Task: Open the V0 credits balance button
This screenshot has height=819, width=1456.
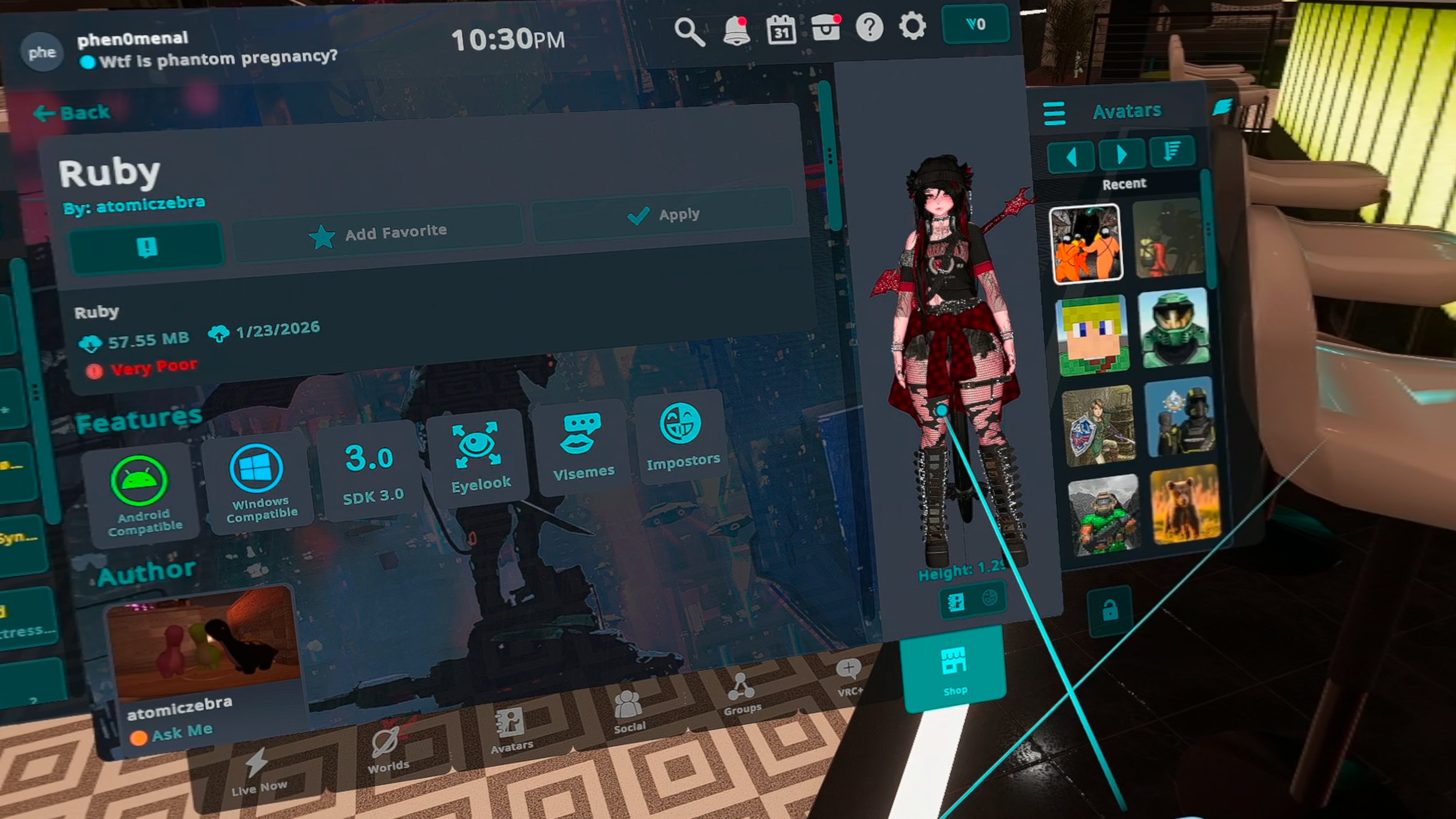Action: click(976, 24)
